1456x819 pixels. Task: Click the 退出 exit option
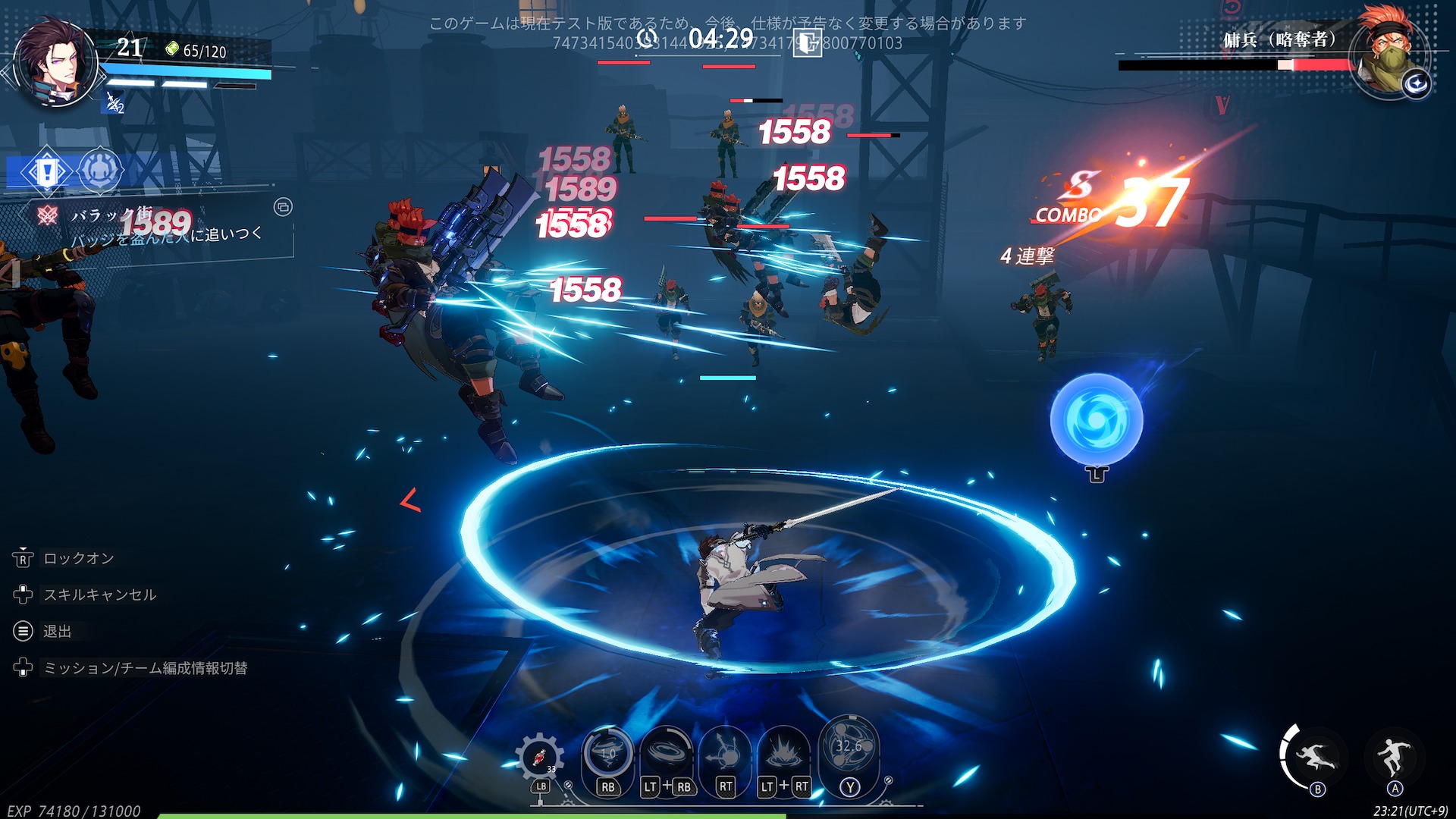pos(57,631)
